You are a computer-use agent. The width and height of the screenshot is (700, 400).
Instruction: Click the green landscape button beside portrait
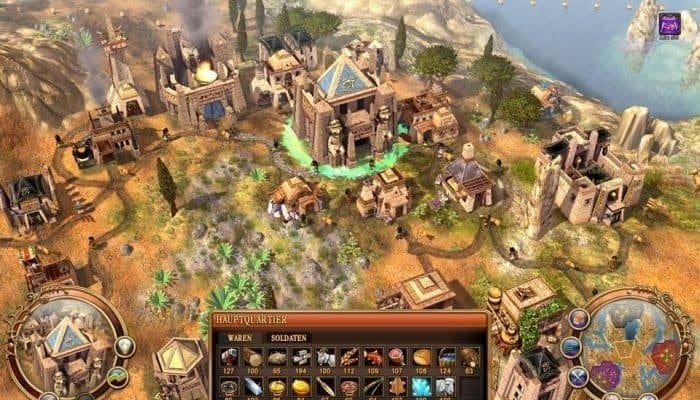tap(118, 377)
